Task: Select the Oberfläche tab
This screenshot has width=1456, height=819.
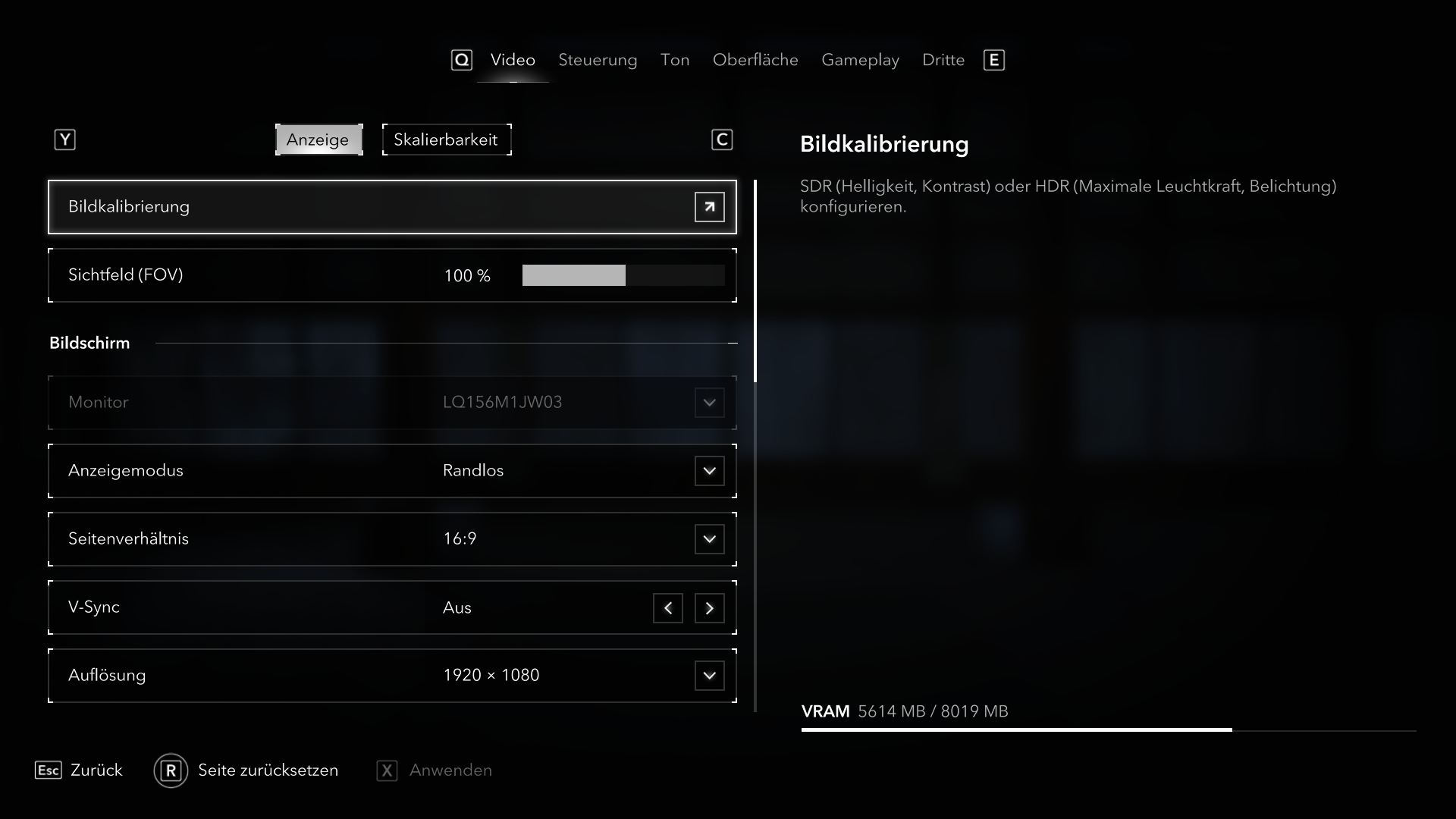Action: [755, 60]
